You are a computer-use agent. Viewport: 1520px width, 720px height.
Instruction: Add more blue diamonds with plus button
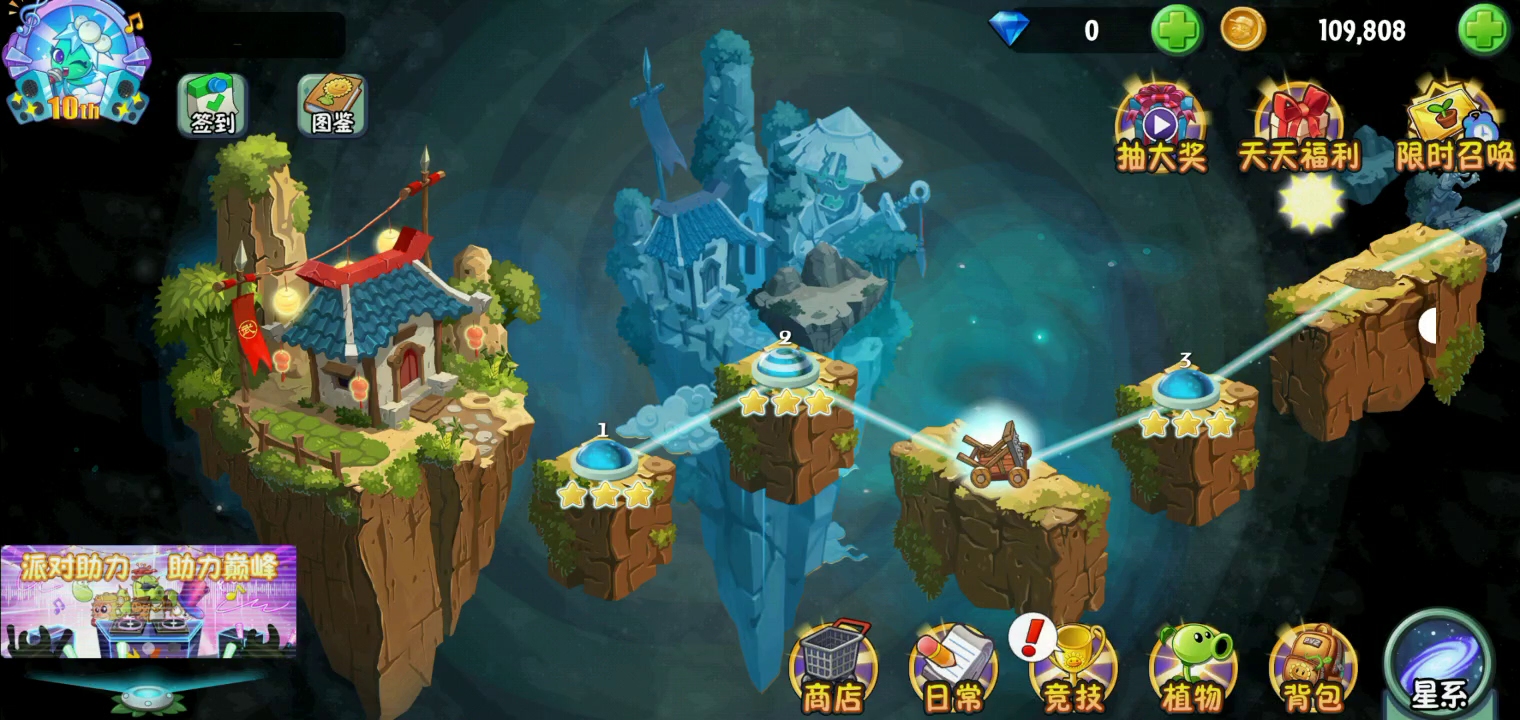tap(1176, 30)
